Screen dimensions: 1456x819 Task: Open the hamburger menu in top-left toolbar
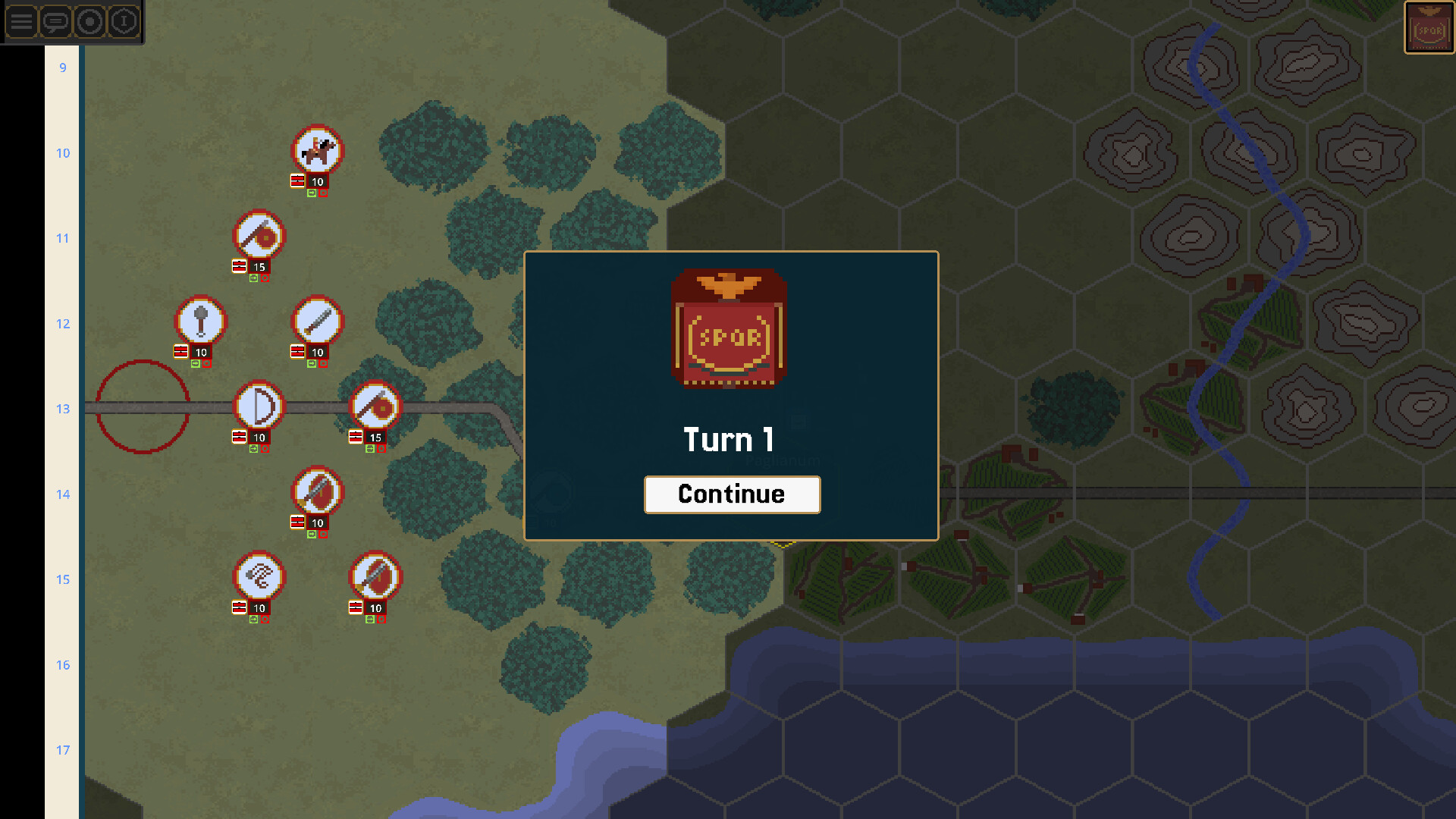click(x=20, y=22)
